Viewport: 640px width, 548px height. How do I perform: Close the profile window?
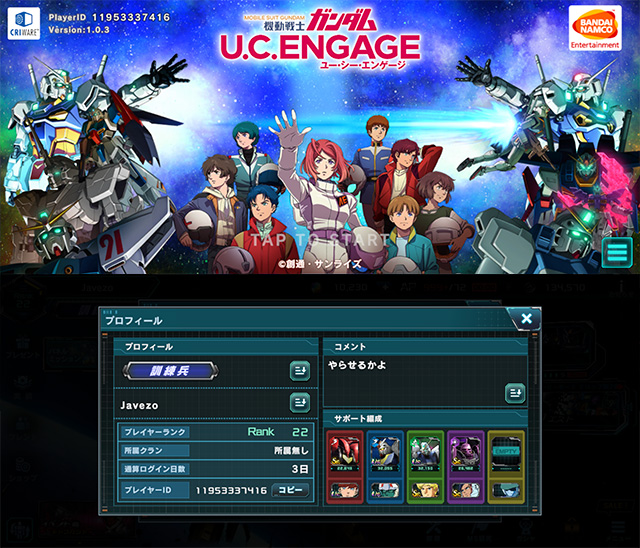coord(525,319)
